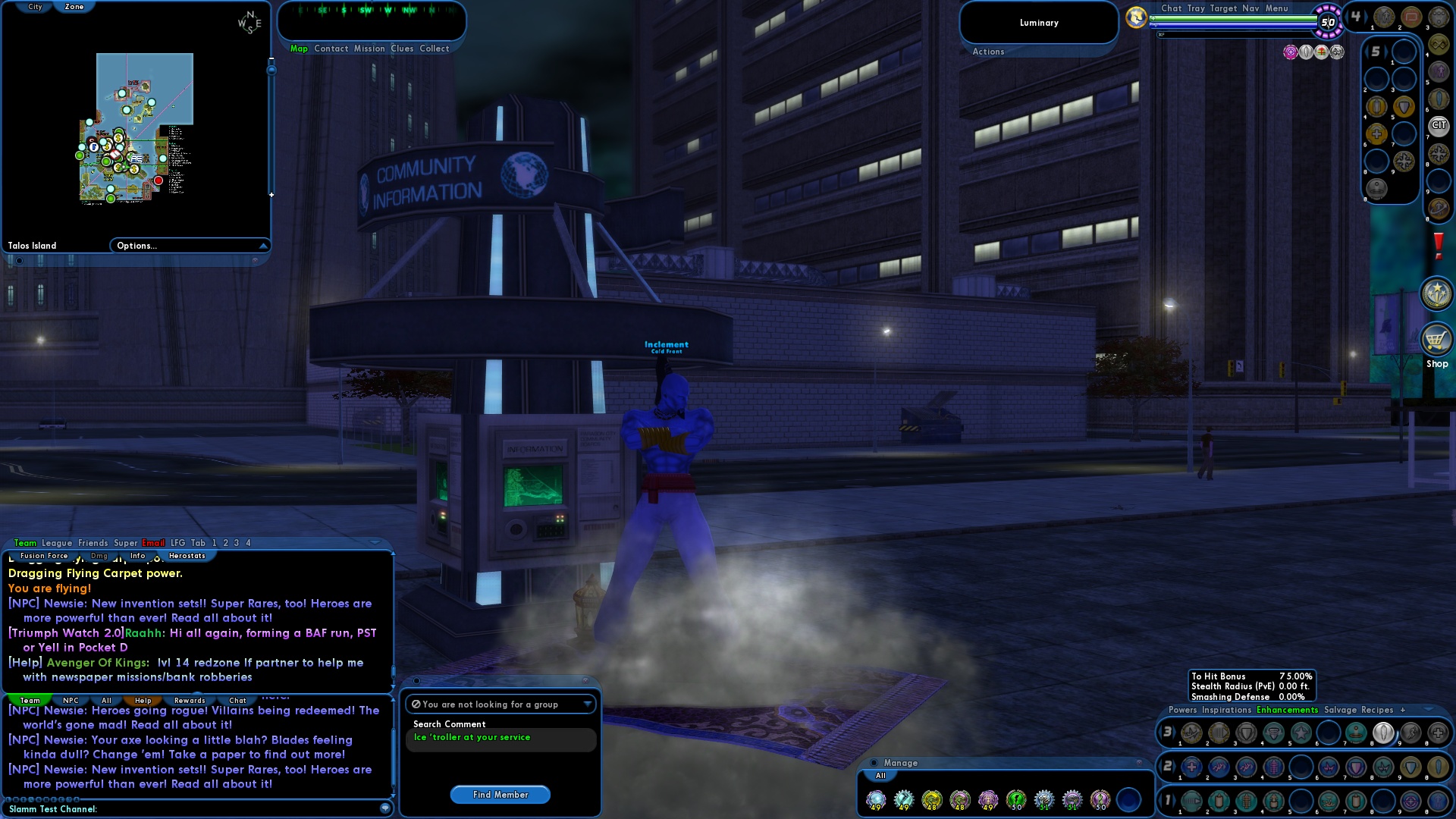Click the Slamm Test Channel input field

190,809
